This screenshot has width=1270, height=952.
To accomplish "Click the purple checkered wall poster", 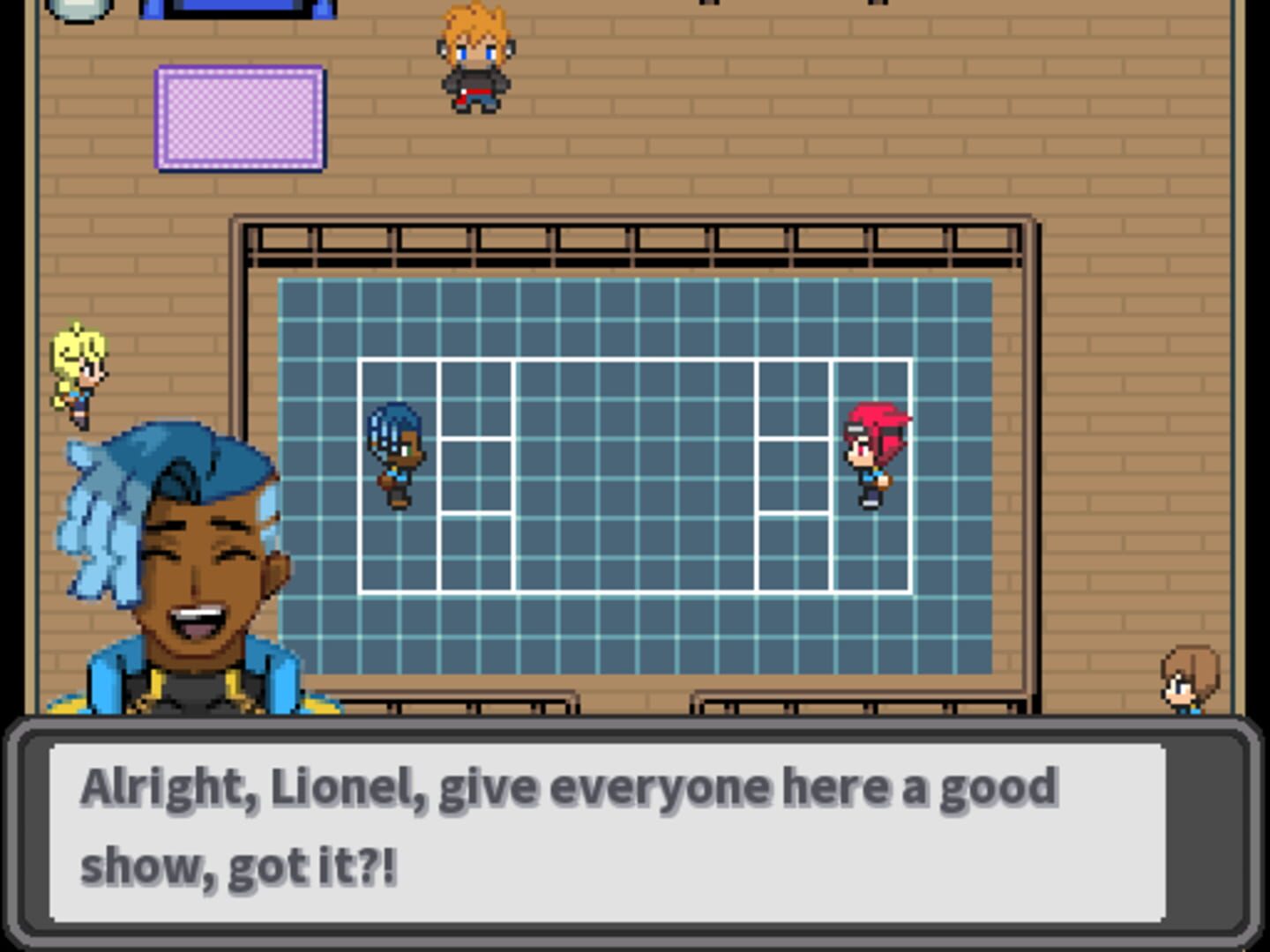I will coord(239,116).
